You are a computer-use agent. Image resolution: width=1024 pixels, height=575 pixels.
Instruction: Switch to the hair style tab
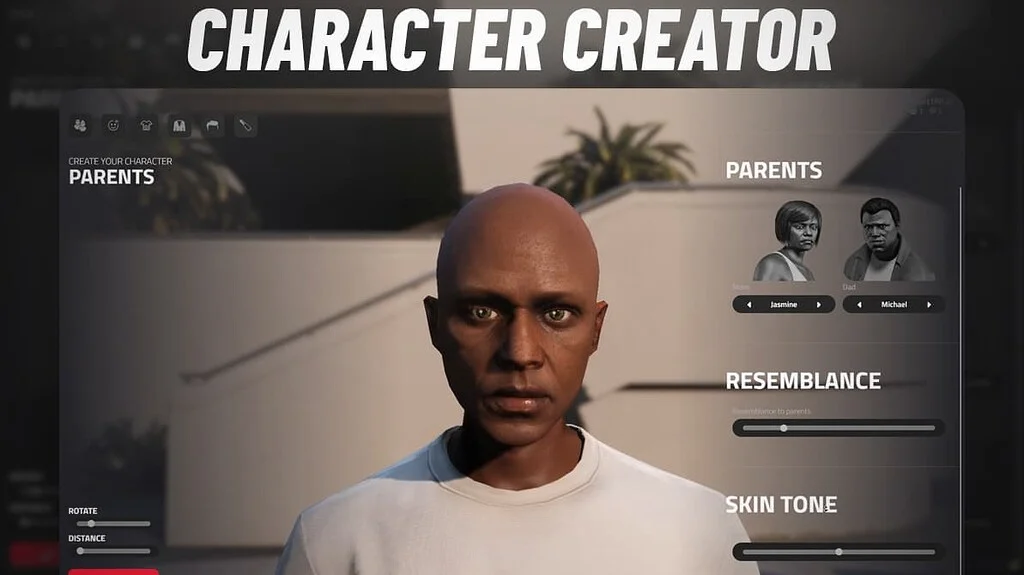(212, 125)
